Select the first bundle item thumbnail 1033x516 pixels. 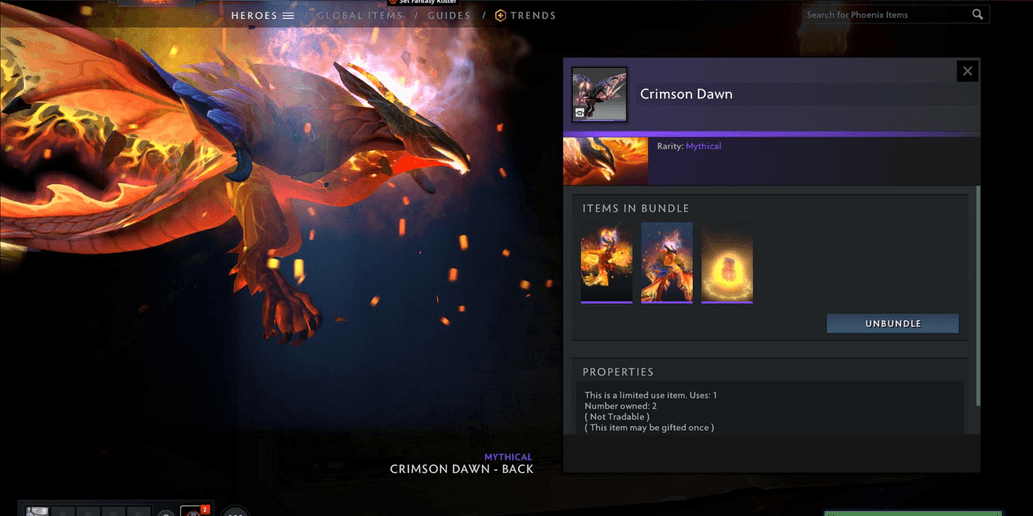(607, 263)
